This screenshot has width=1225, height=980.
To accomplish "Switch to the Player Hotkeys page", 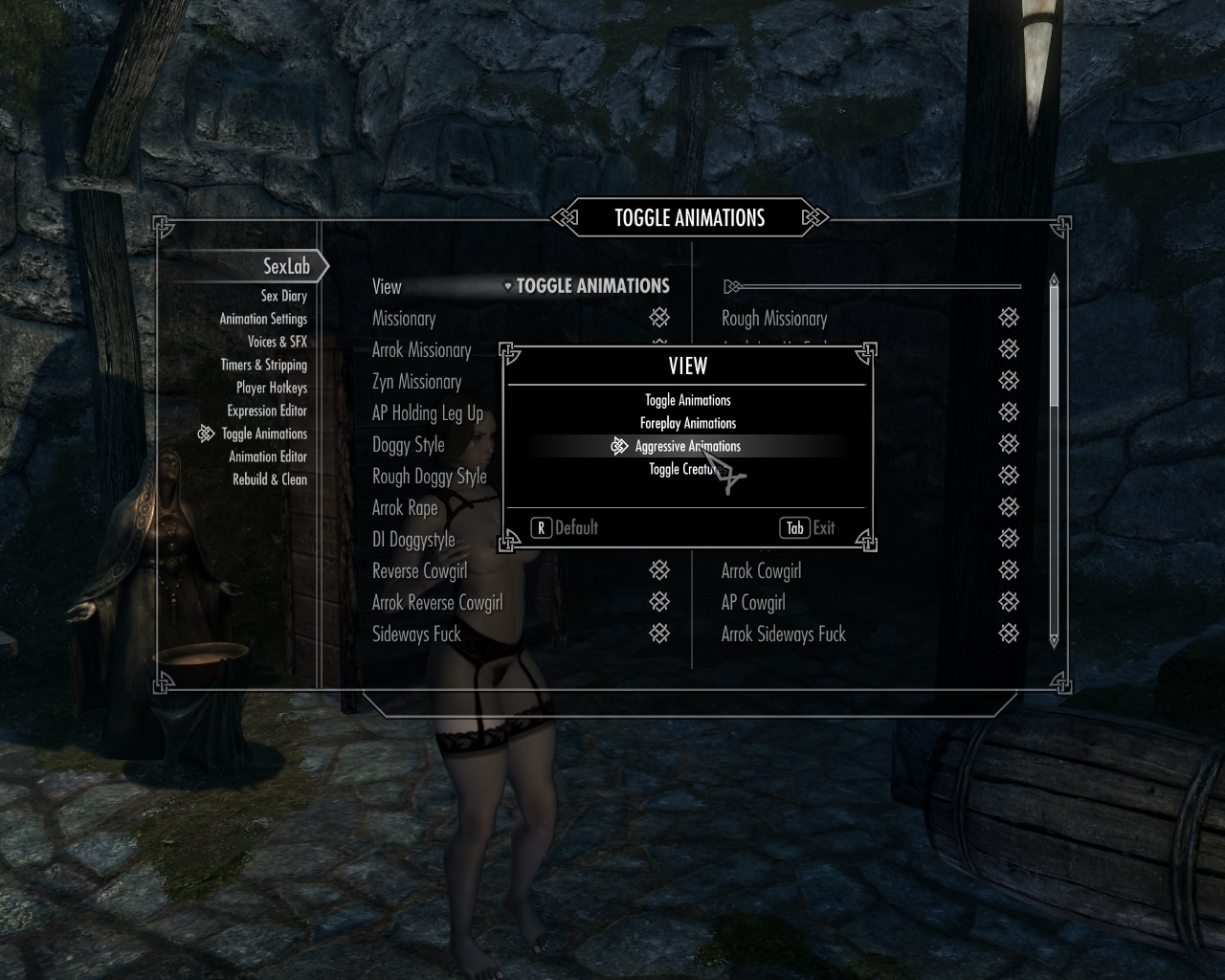I will [x=273, y=388].
